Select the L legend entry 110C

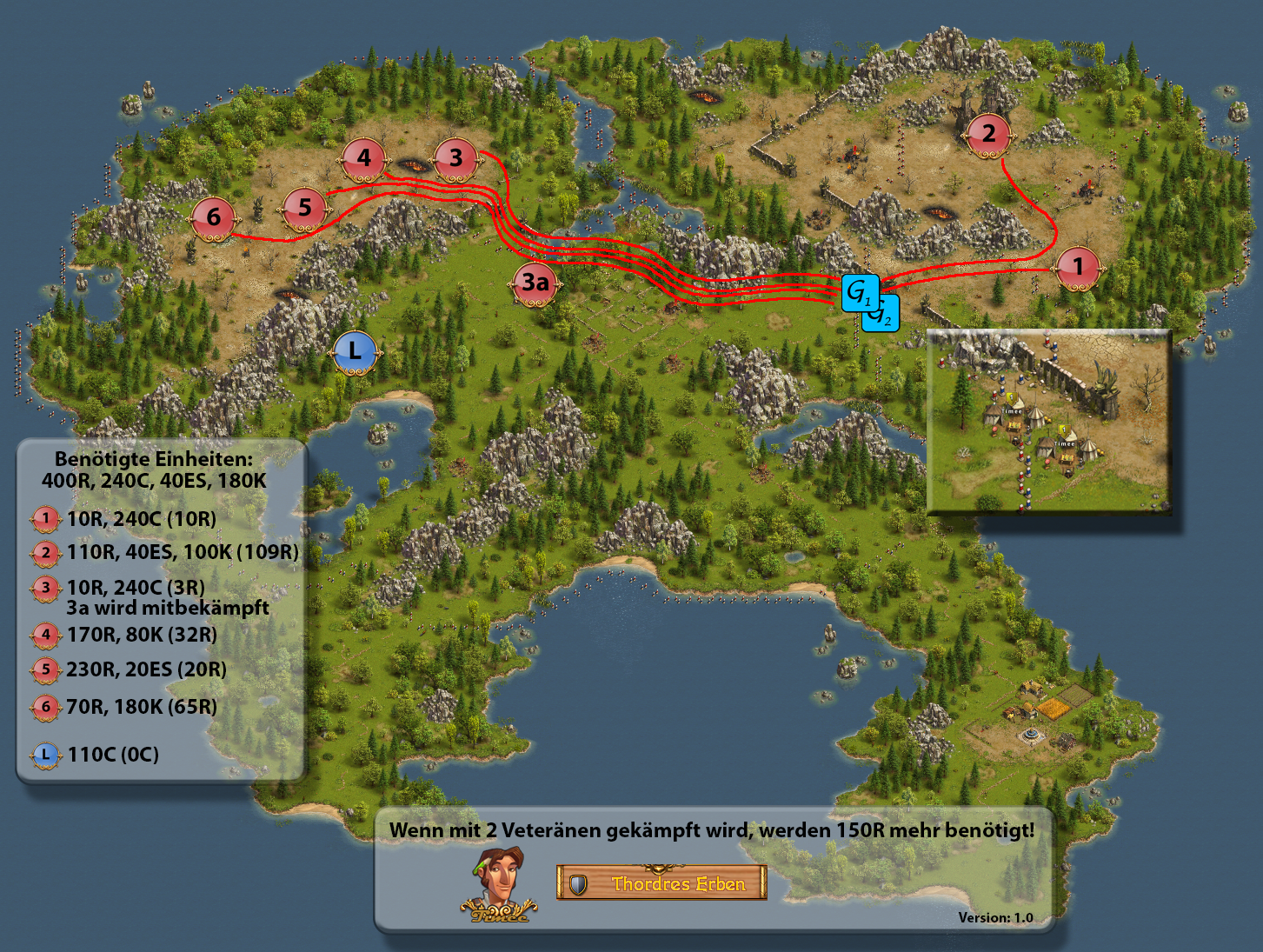point(113,755)
